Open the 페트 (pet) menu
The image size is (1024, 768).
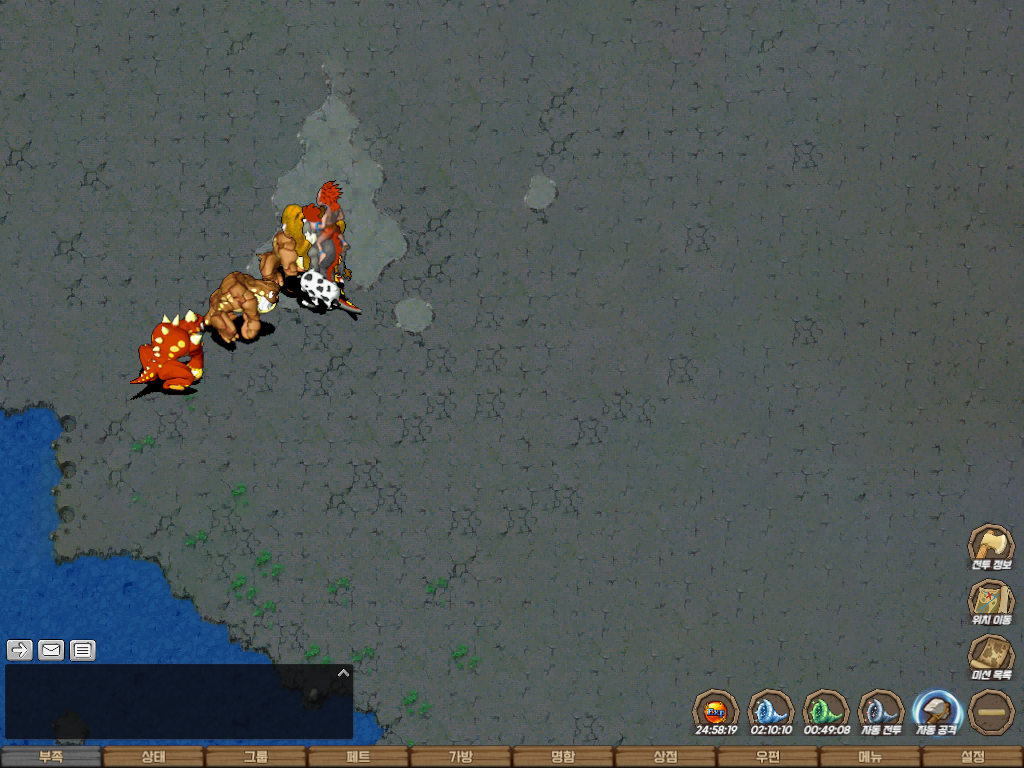(358, 757)
